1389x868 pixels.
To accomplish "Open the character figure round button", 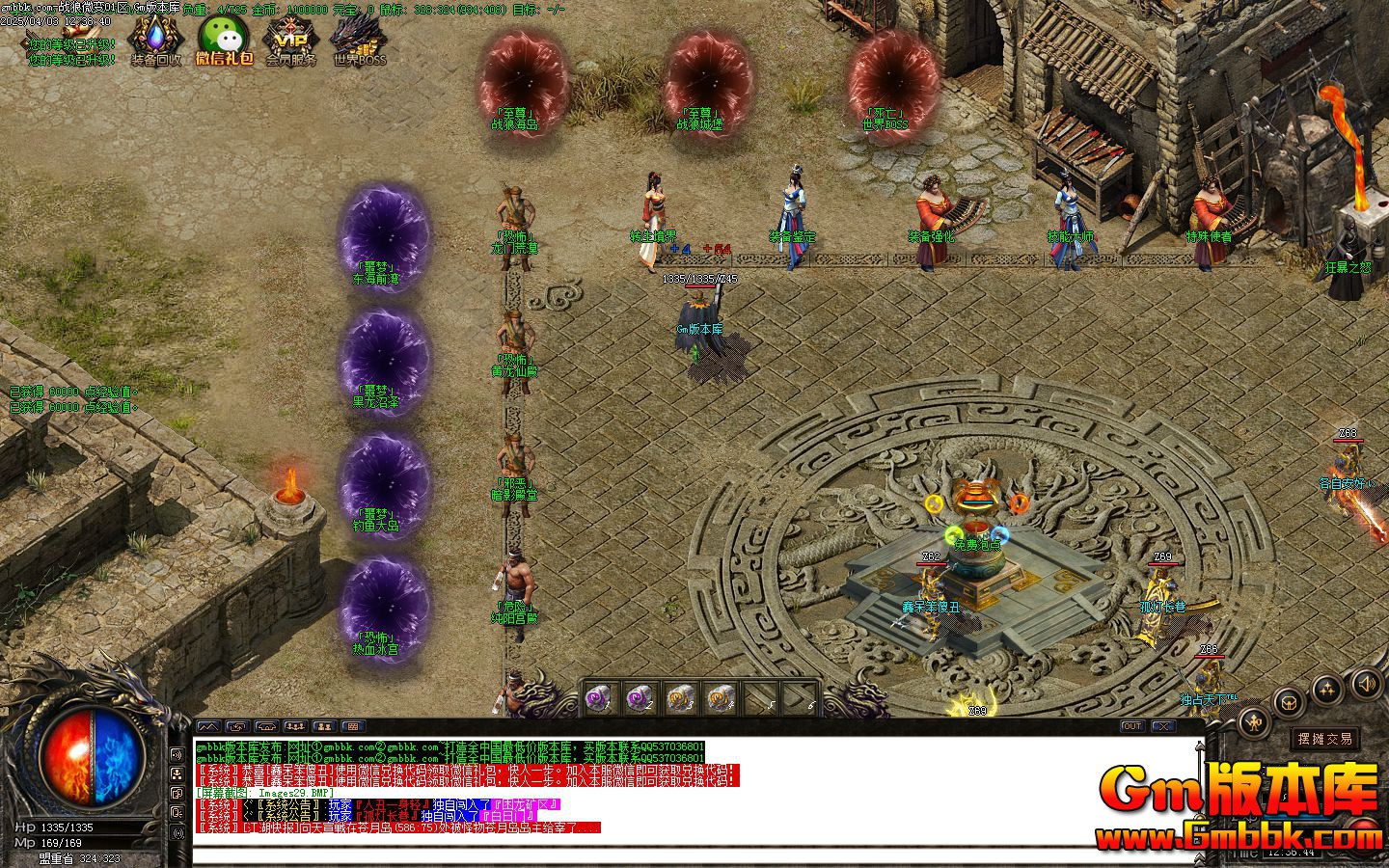I will pyautogui.click(x=1254, y=719).
